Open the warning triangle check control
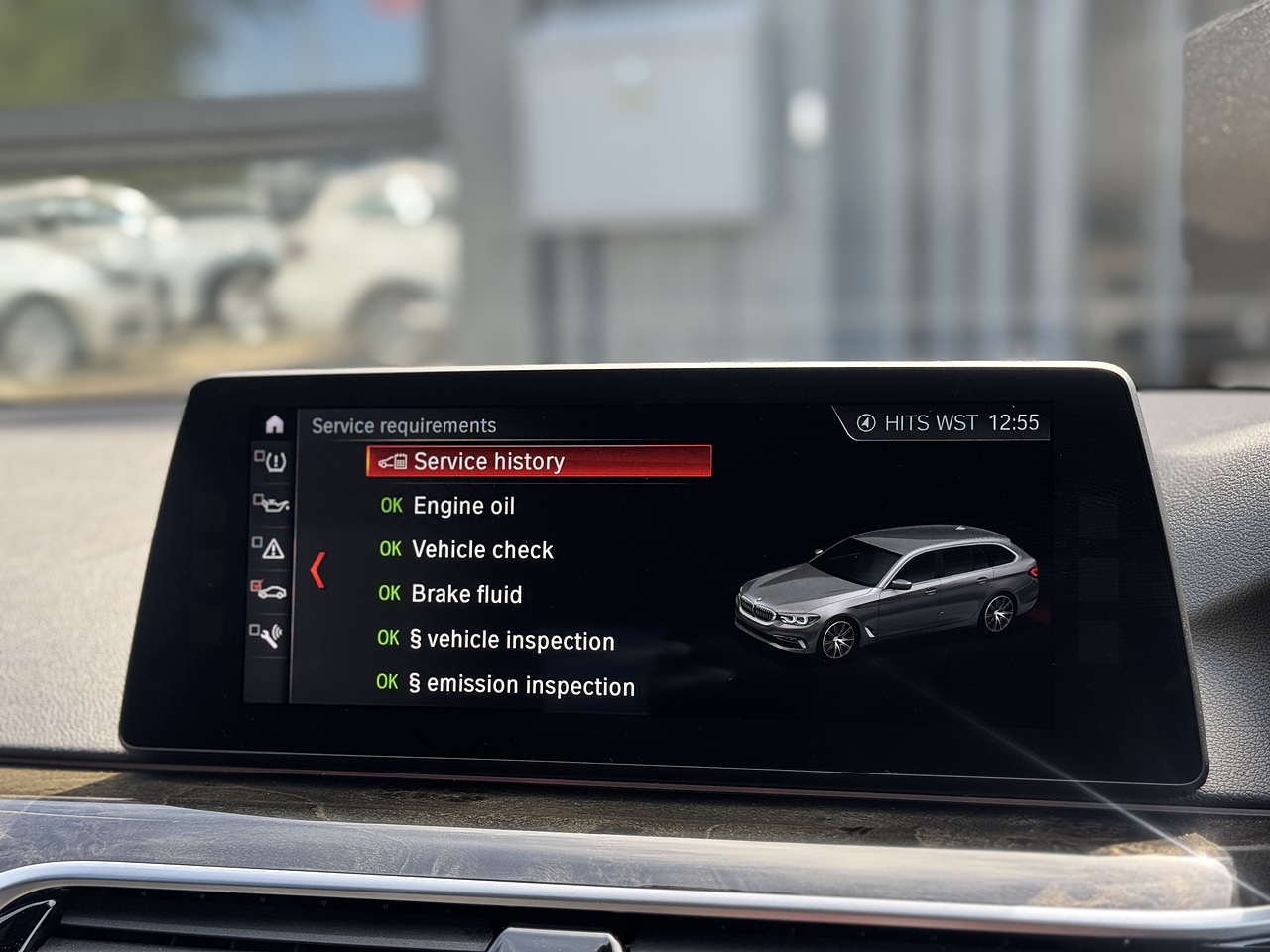Viewport: 1270px width, 952px height. [x=270, y=548]
